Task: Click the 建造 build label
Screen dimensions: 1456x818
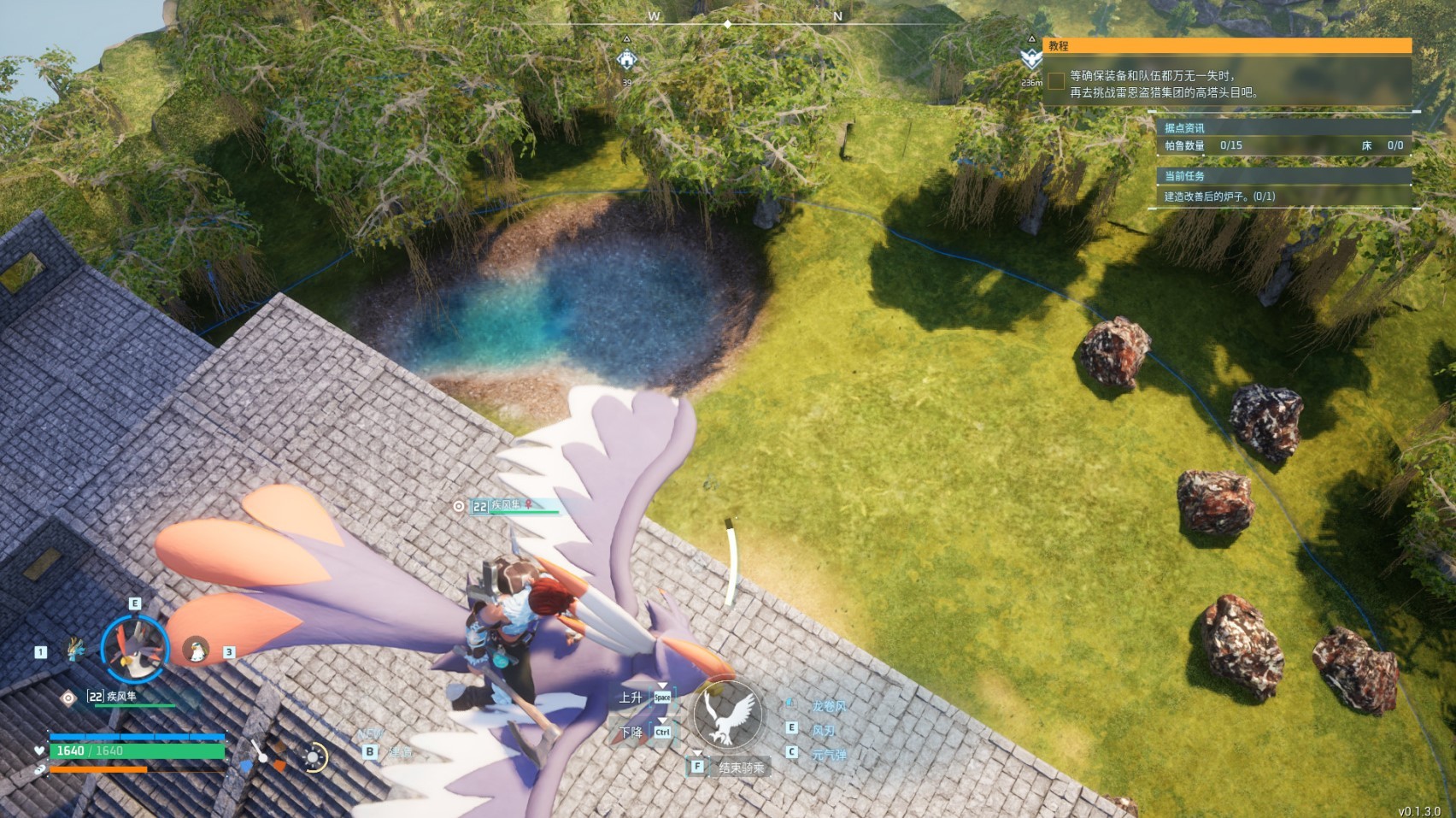Action: (400, 752)
